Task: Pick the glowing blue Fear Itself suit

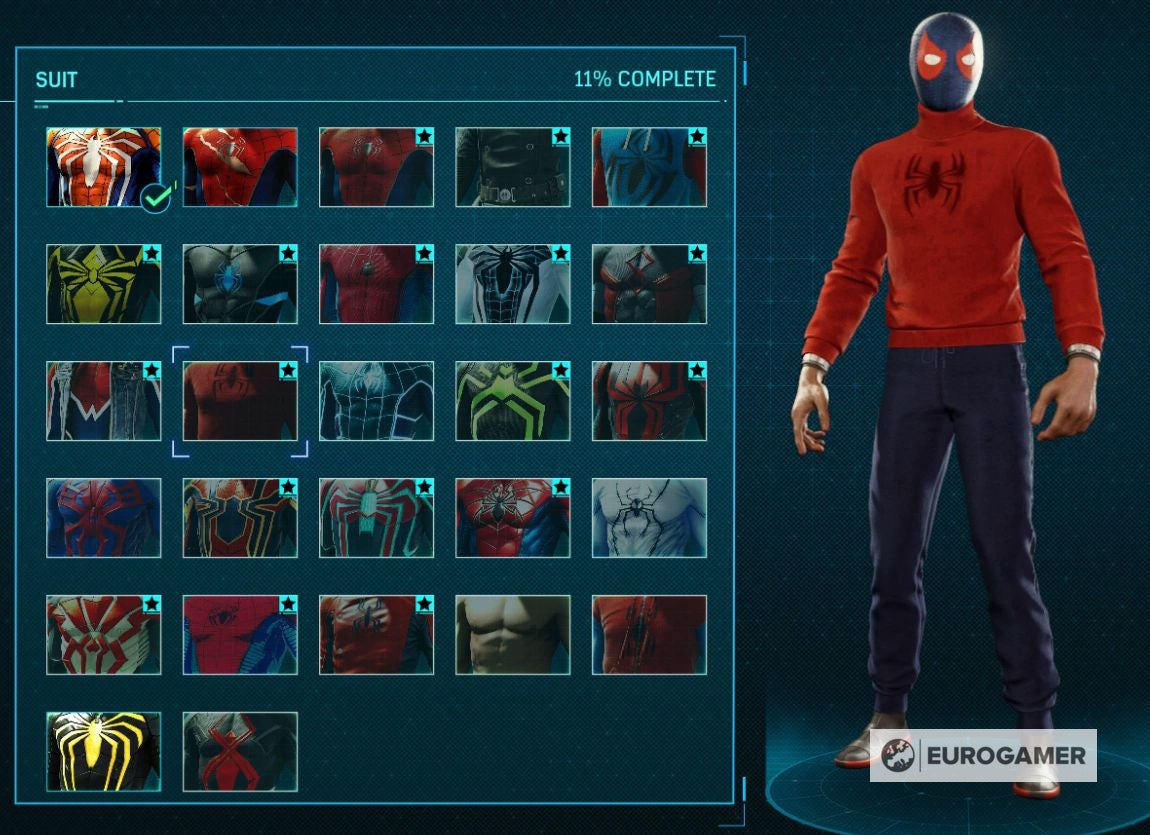Action: click(376, 401)
